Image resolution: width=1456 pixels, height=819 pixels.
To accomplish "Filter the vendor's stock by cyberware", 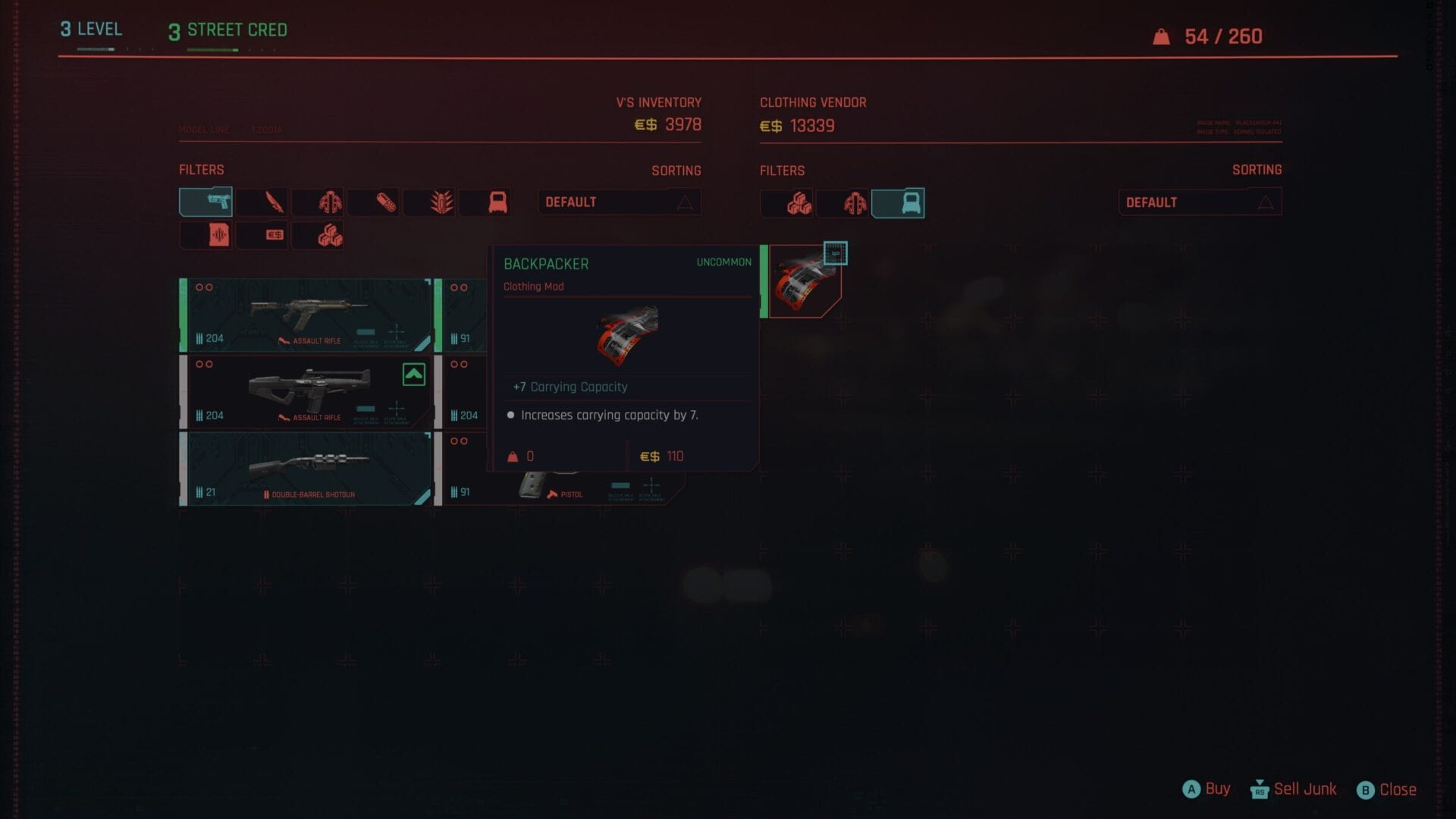I will [x=843, y=202].
